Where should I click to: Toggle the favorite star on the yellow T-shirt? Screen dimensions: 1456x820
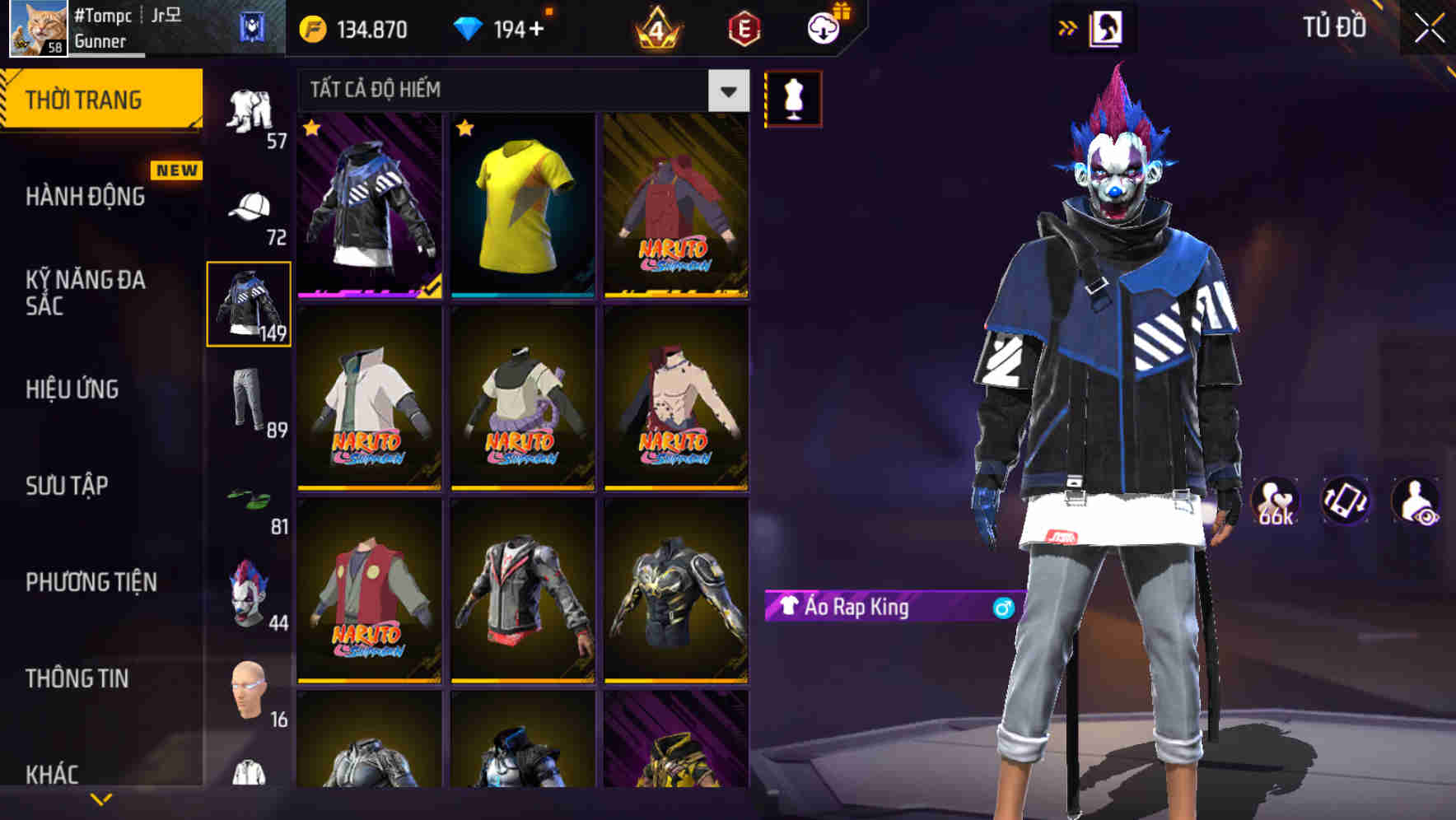(466, 129)
